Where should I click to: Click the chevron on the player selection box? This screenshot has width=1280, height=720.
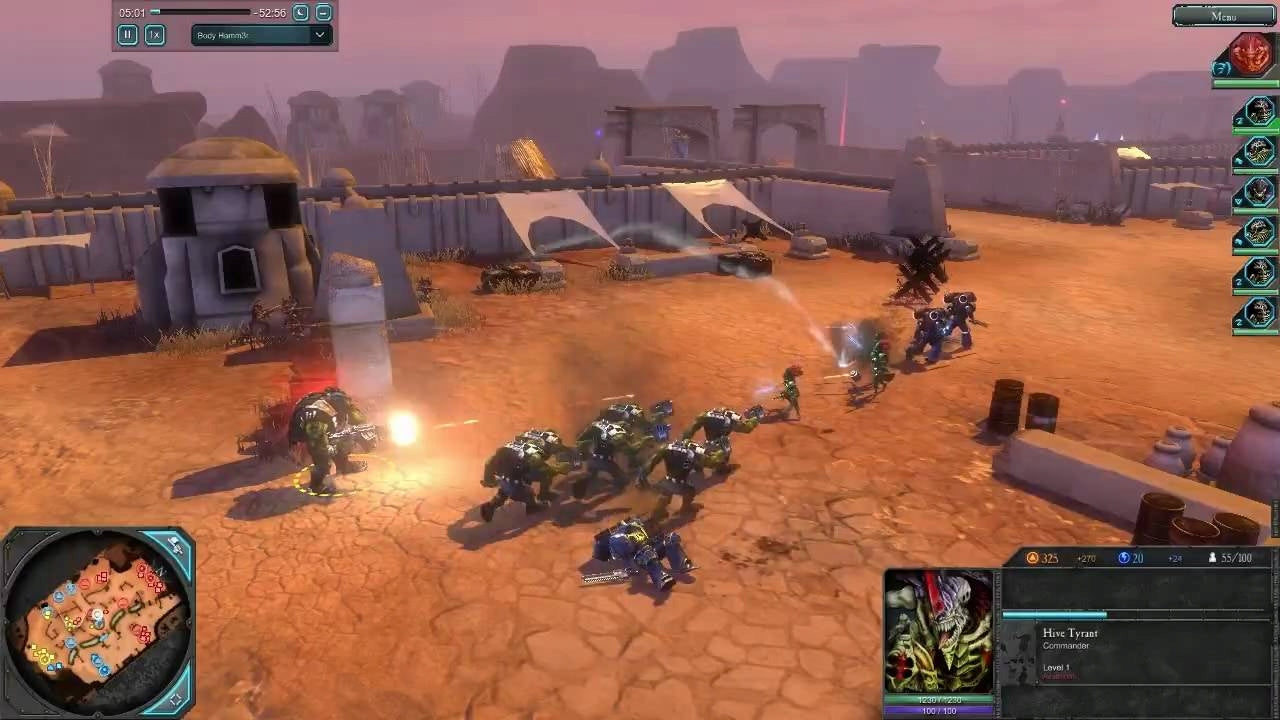pyautogui.click(x=320, y=35)
